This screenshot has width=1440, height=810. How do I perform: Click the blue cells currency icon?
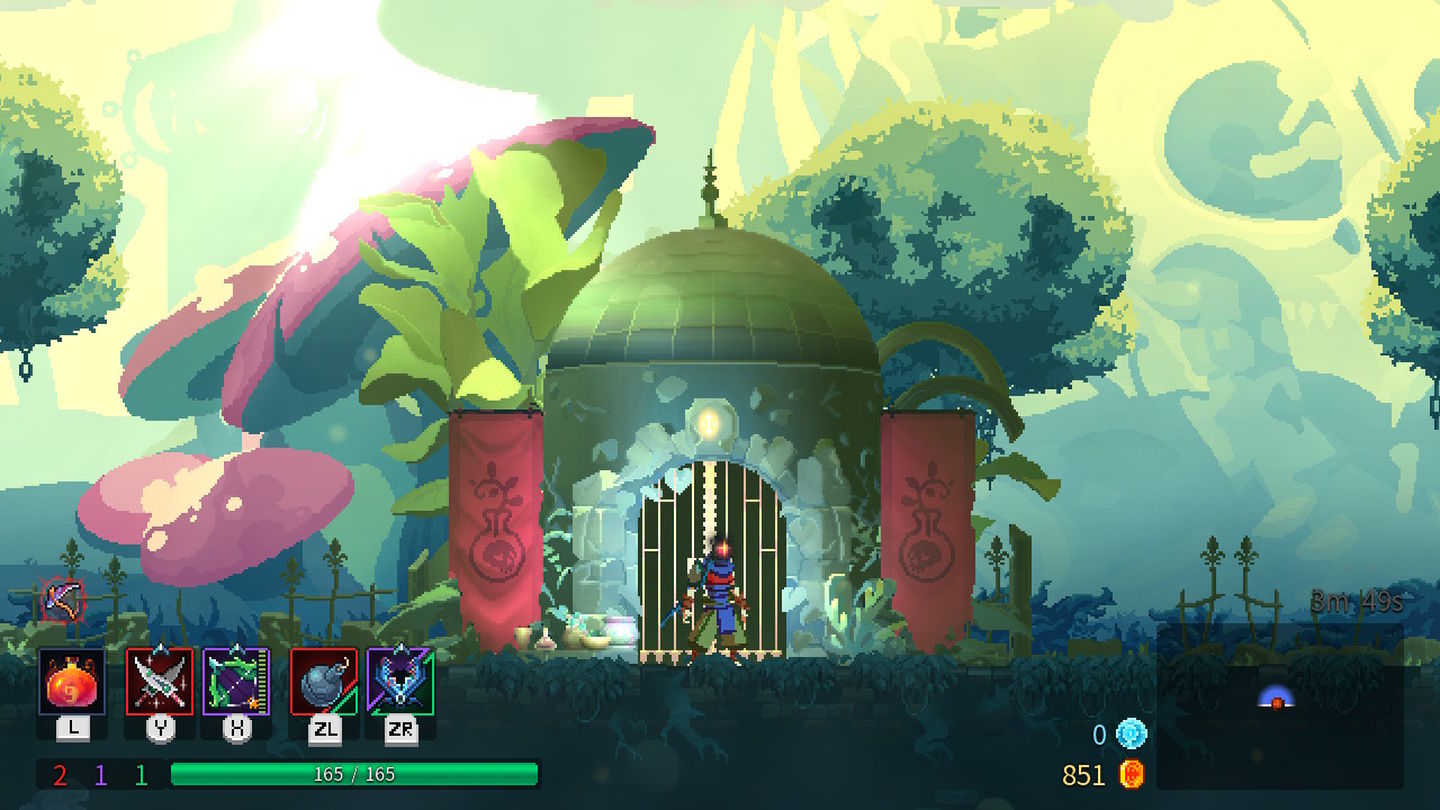coord(1132,735)
